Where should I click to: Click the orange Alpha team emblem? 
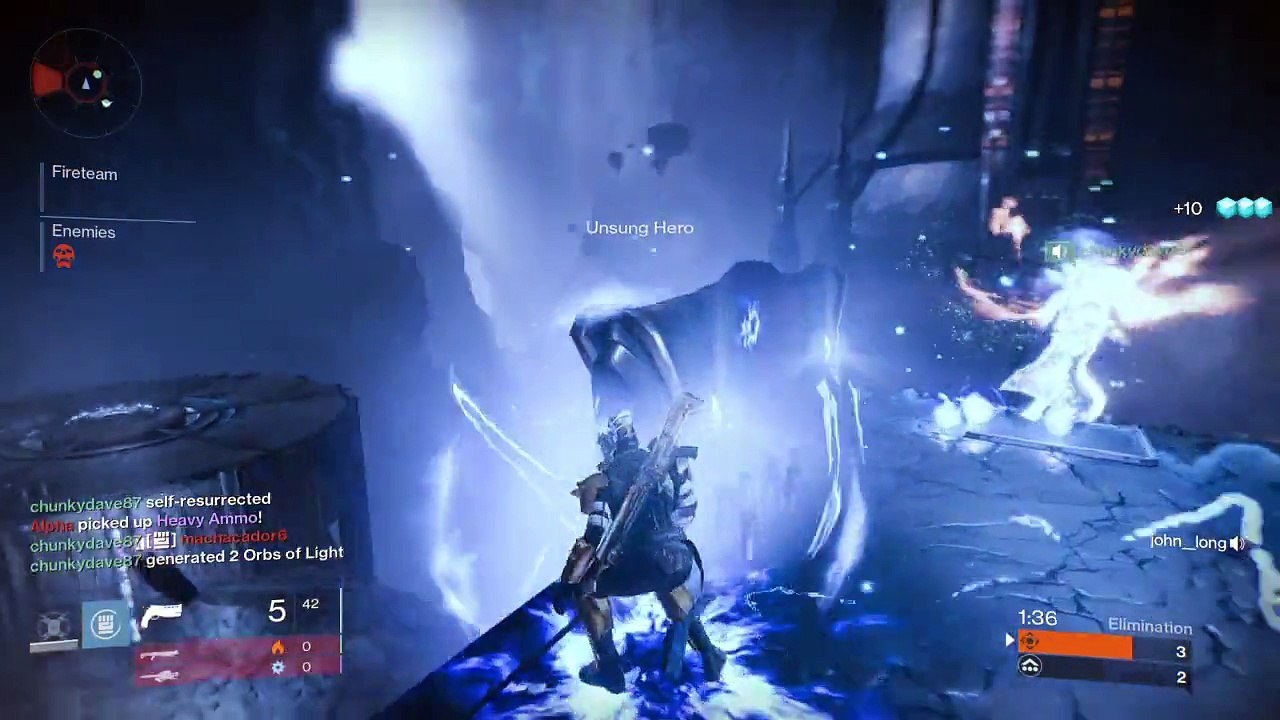[1030, 643]
